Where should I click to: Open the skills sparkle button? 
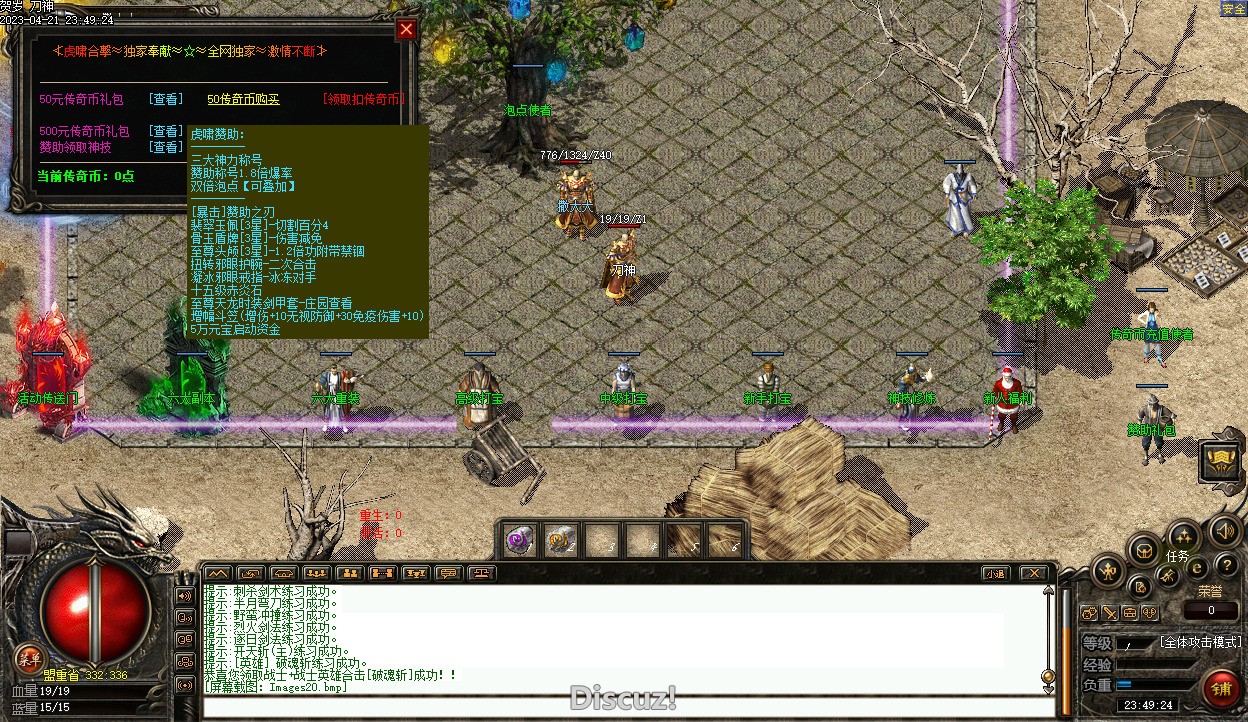tap(1184, 537)
